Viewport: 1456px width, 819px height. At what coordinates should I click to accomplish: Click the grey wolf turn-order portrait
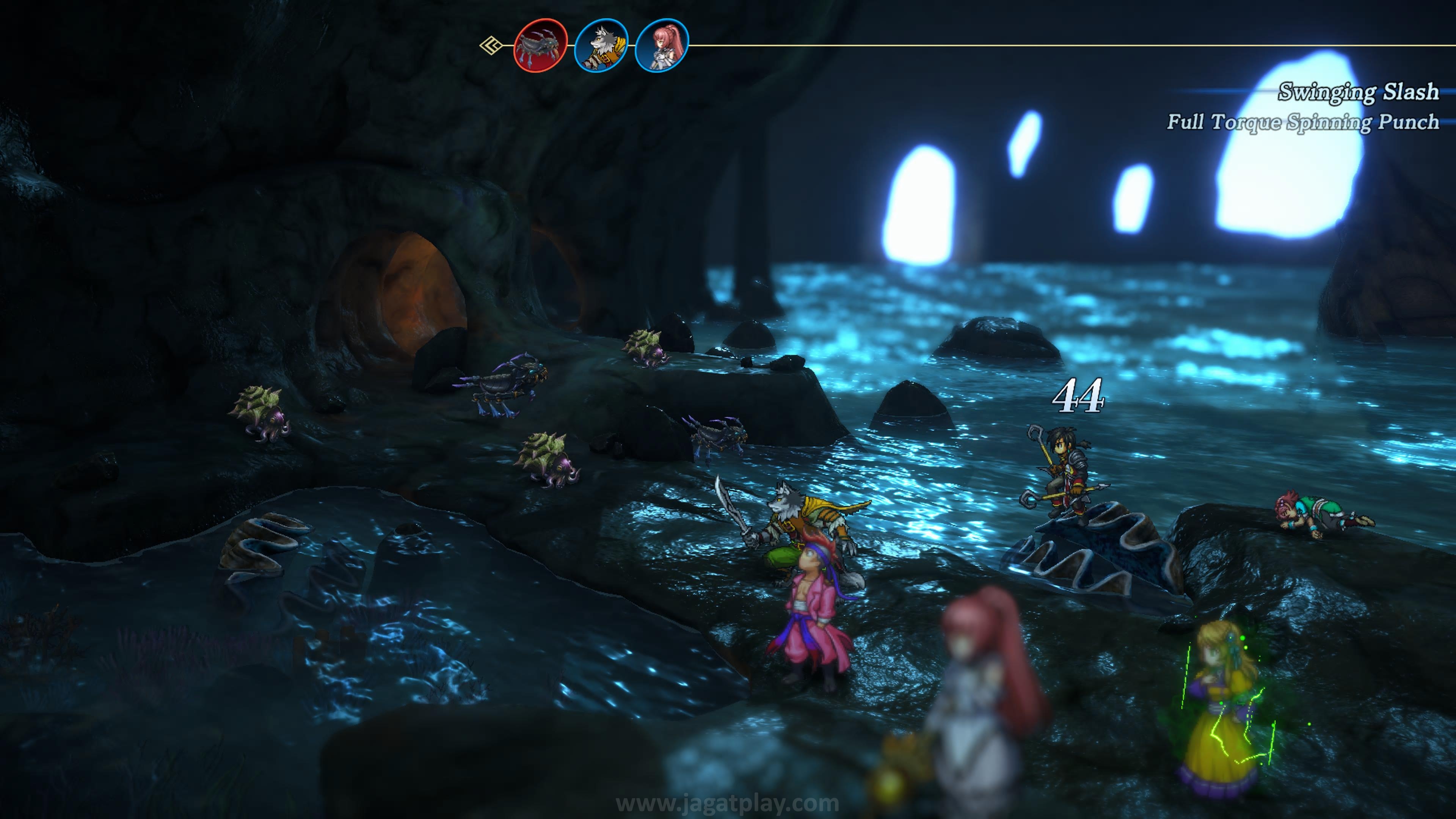coord(601,45)
